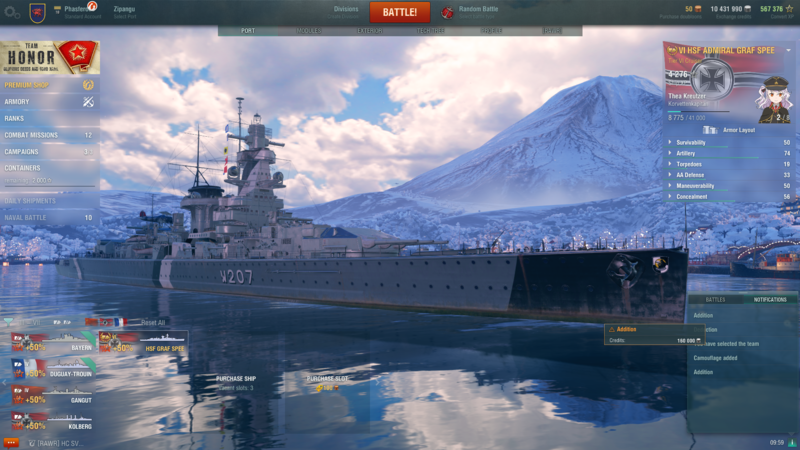Screen dimensions: 800x450
Task: Switch to the Notifications tab
Action: coord(769,299)
